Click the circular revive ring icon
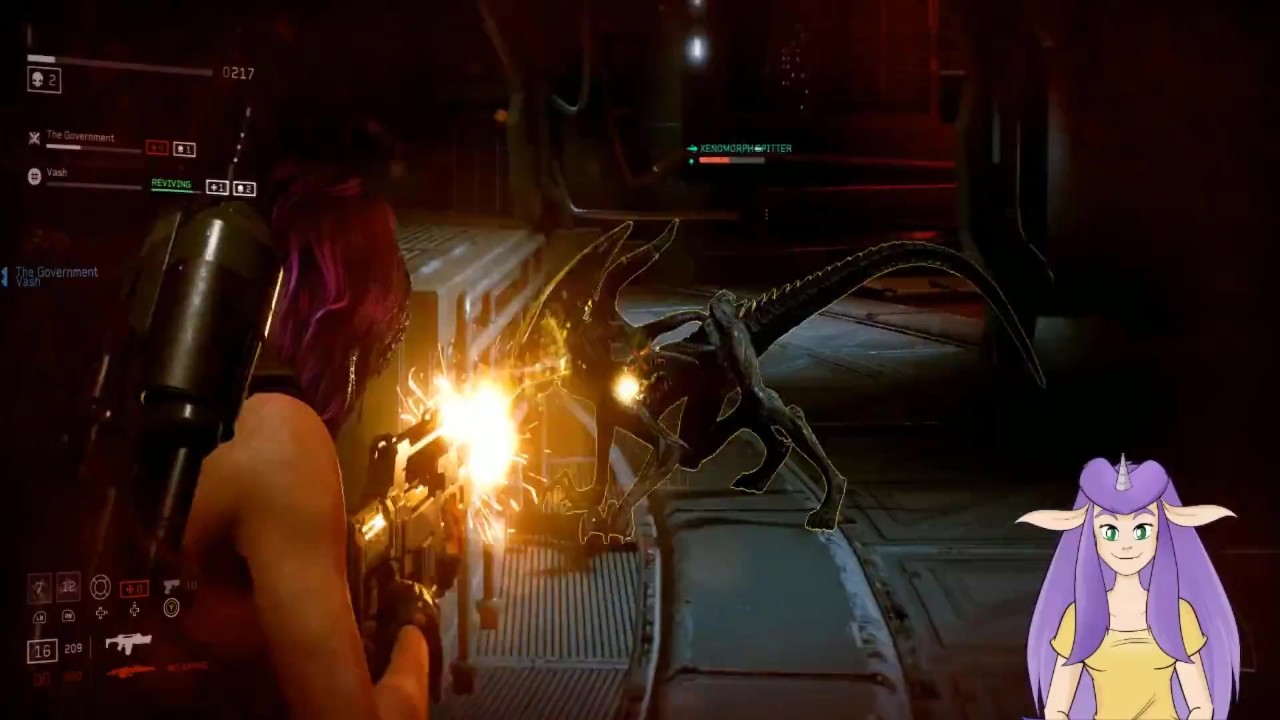The image size is (1280, 720). point(101,587)
